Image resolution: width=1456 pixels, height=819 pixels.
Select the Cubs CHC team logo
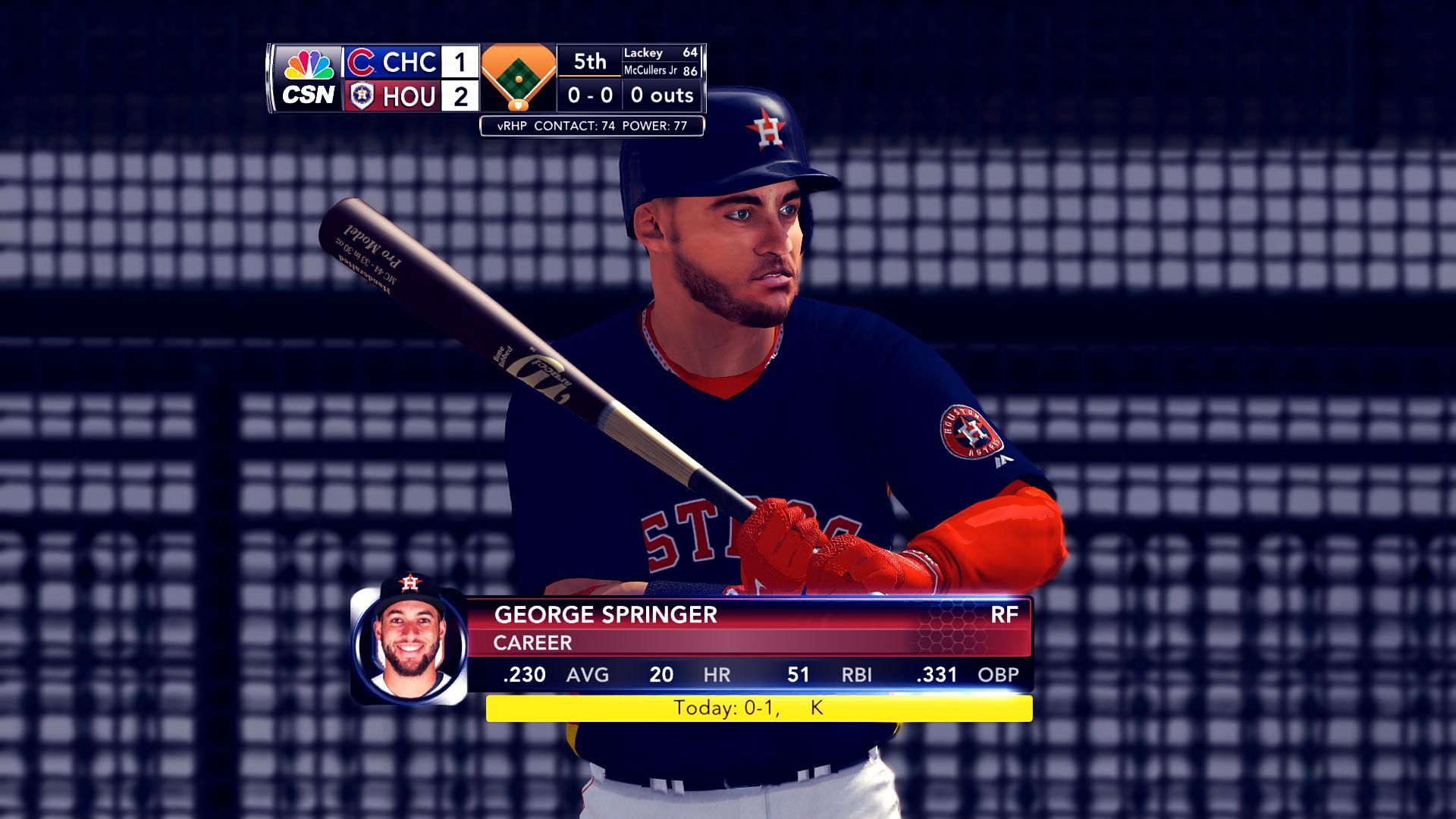[x=362, y=62]
